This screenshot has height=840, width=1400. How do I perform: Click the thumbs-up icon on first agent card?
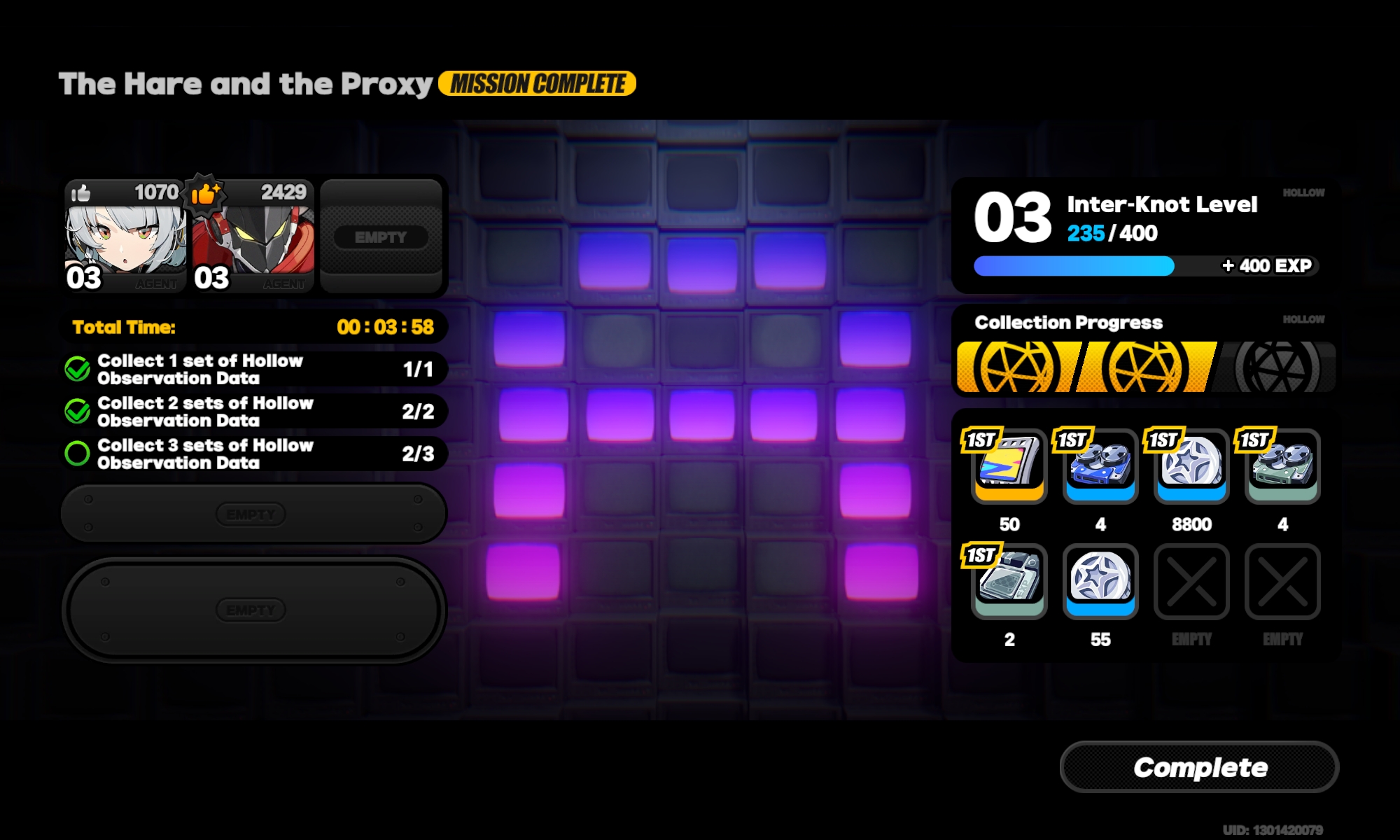(83, 194)
